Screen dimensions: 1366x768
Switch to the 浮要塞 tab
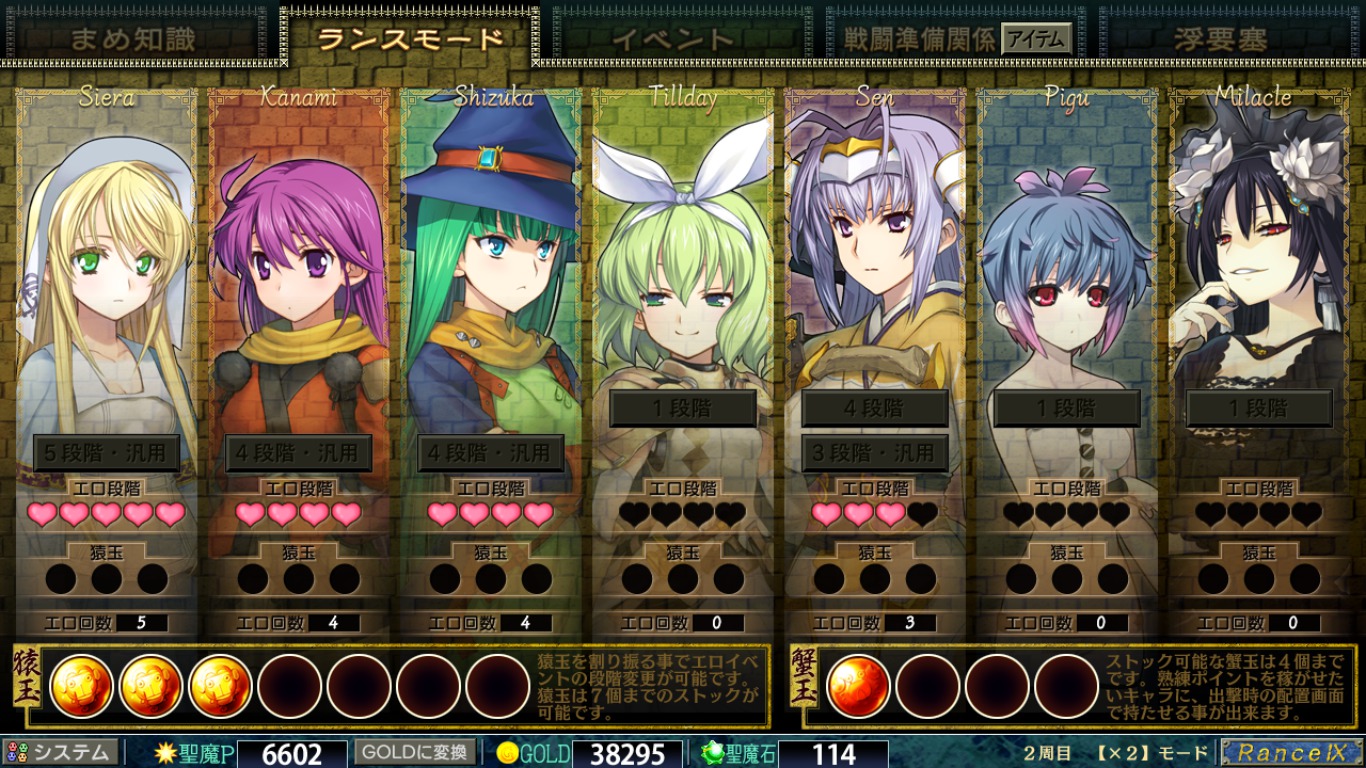(1220, 39)
